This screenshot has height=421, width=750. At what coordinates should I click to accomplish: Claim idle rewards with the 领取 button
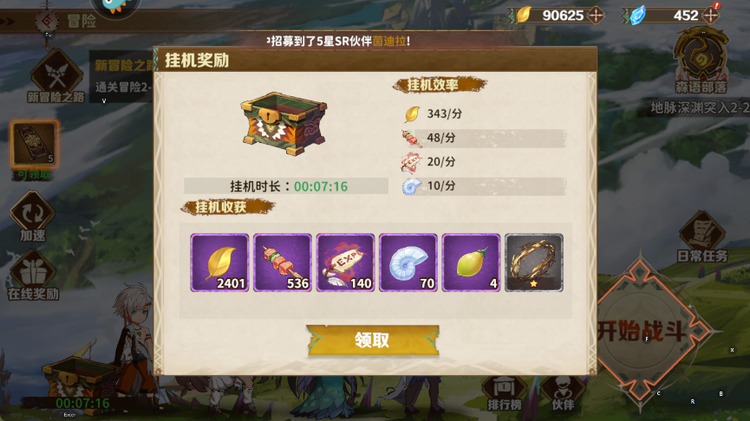point(372,340)
